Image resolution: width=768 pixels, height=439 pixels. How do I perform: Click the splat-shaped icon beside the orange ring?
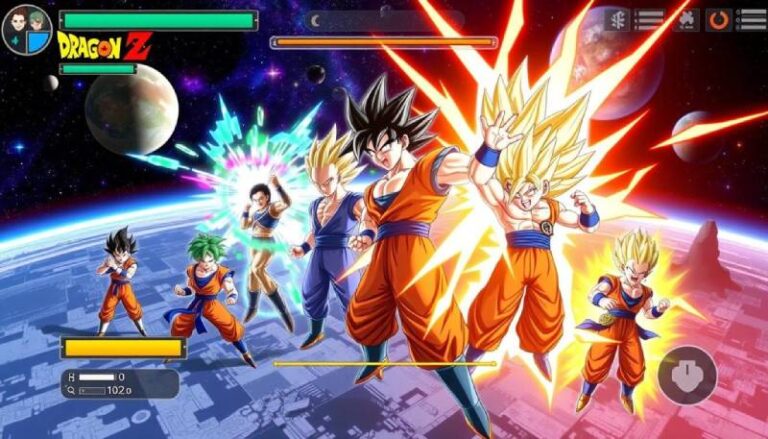point(685,18)
